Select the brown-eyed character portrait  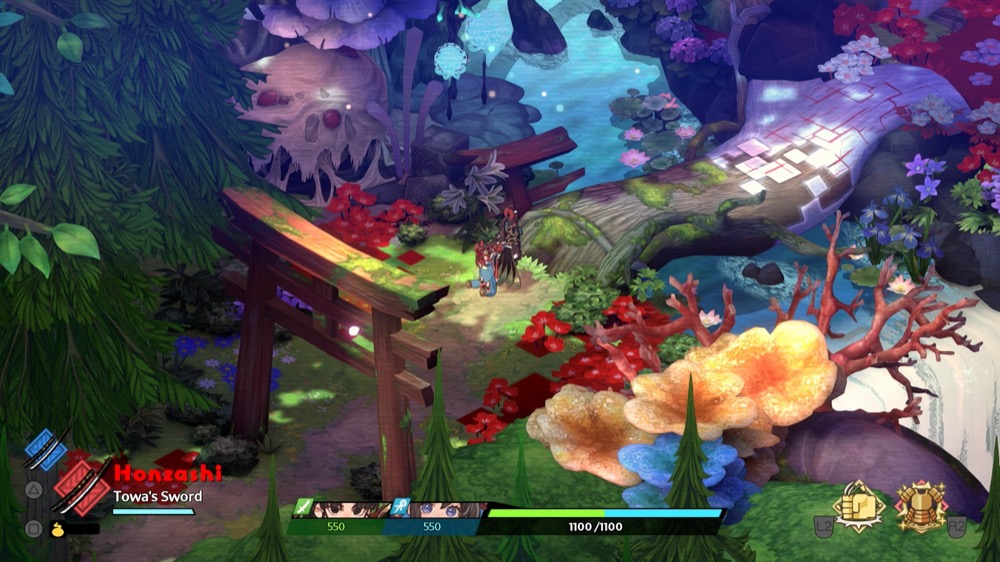[x=345, y=509]
